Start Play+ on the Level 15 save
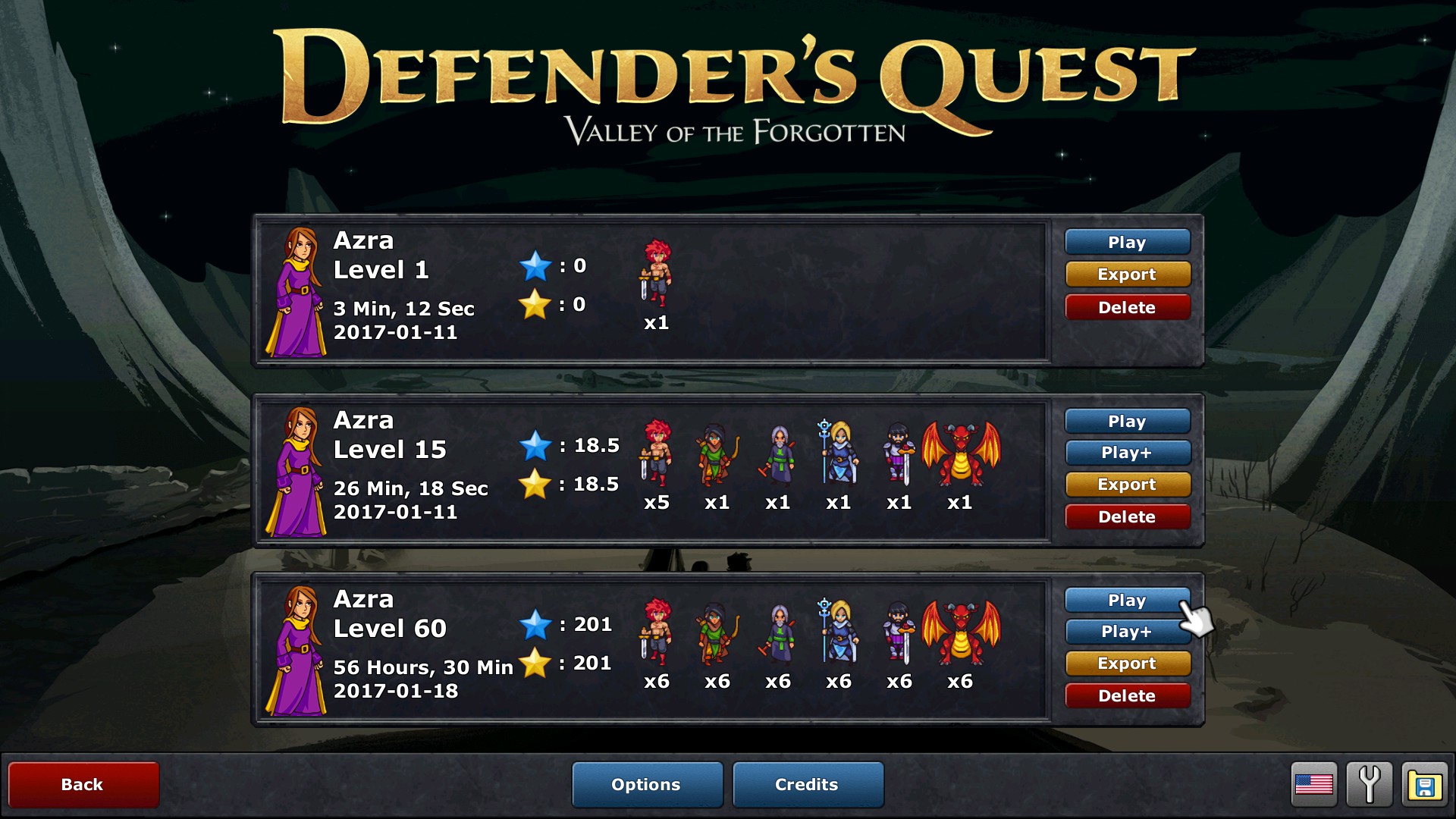The height and width of the screenshot is (819, 1456). 1128,452
